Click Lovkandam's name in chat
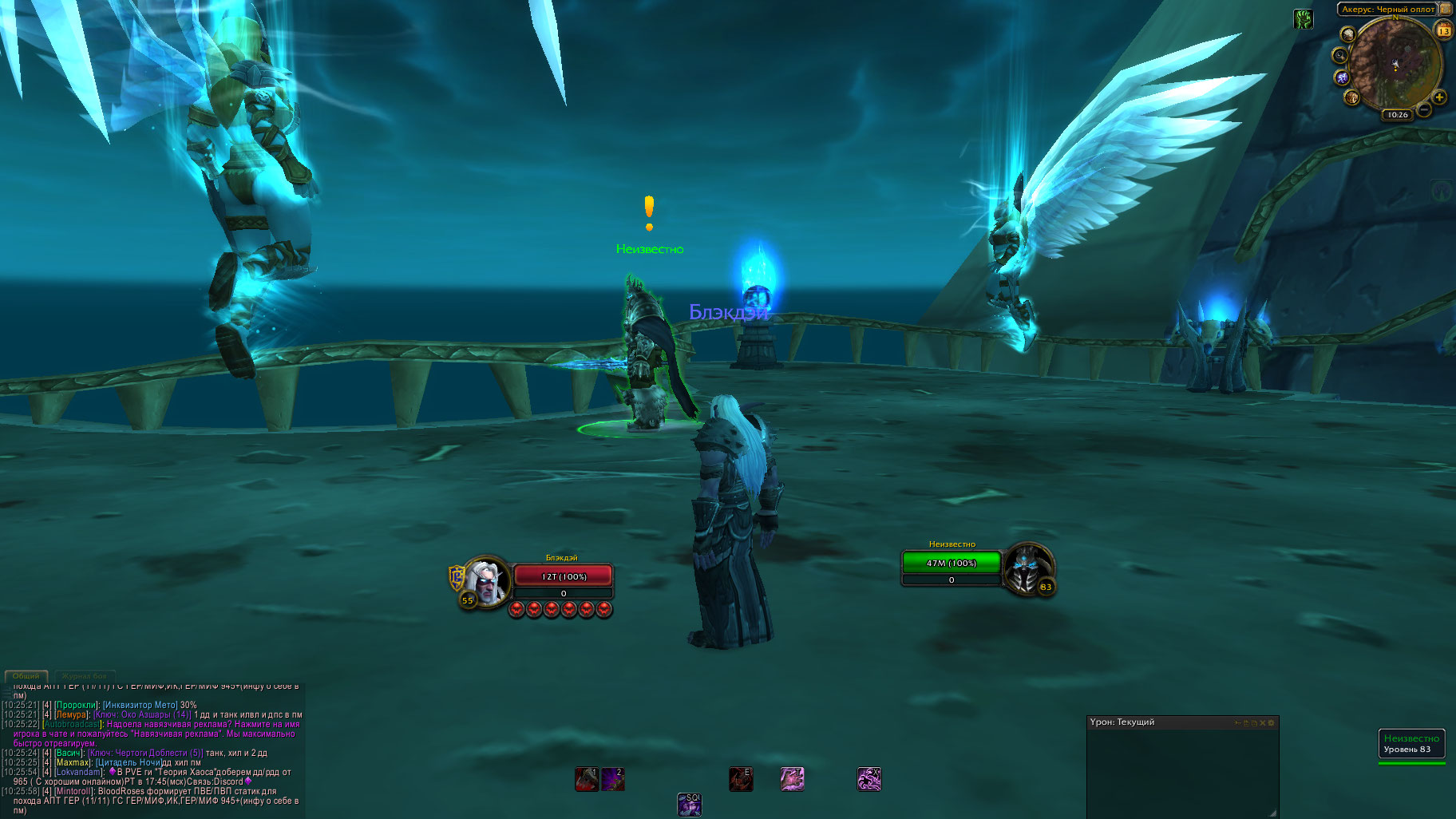 click(x=79, y=772)
